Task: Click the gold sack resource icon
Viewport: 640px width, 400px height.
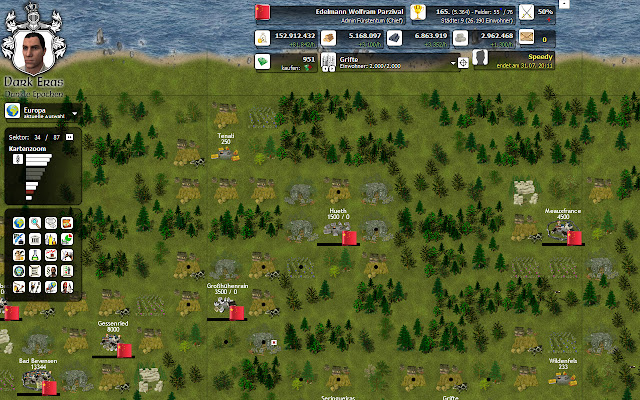Action: point(263,39)
